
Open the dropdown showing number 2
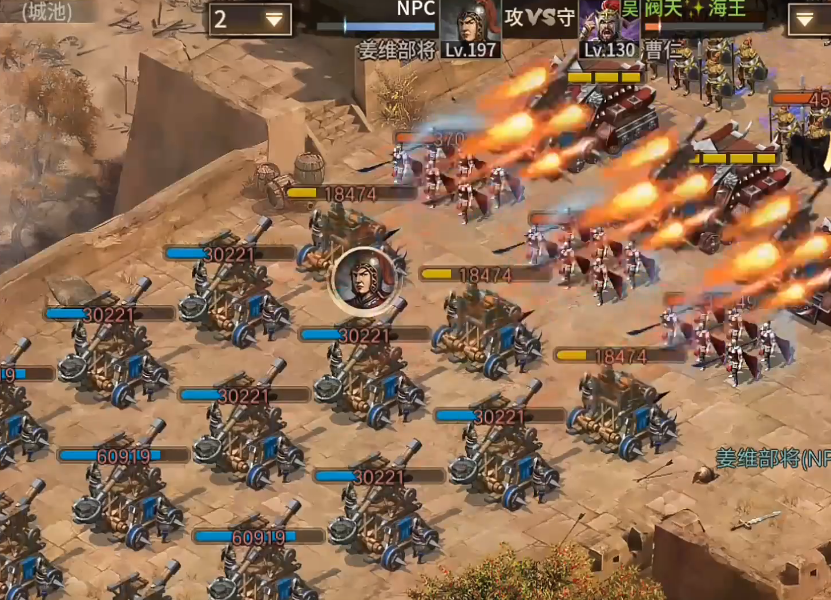(x=250, y=19)
